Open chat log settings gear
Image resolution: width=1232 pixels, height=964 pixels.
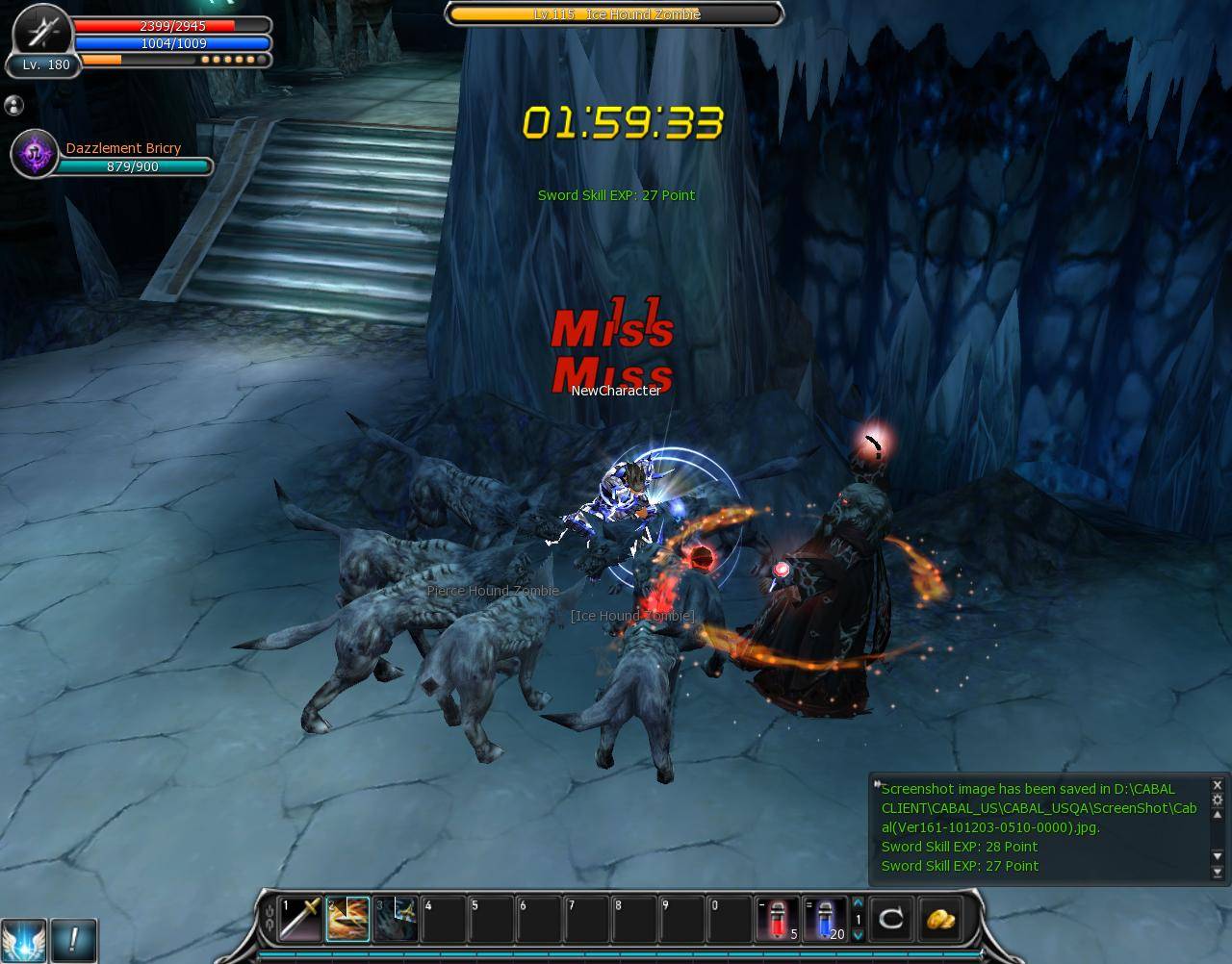click(x=1217, y=799)
